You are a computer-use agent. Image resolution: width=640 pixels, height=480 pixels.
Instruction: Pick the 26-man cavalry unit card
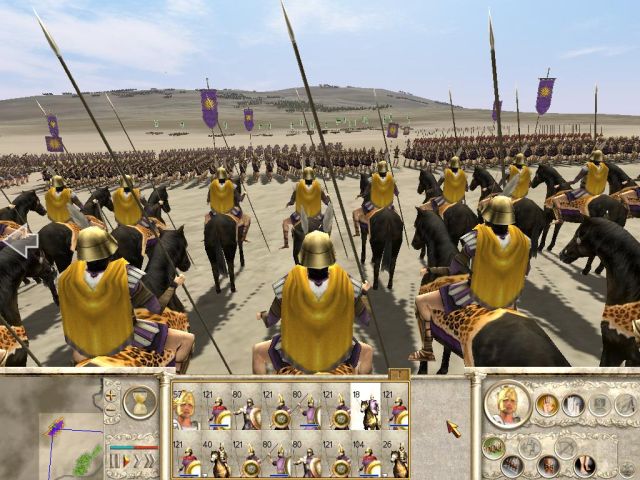398,457
